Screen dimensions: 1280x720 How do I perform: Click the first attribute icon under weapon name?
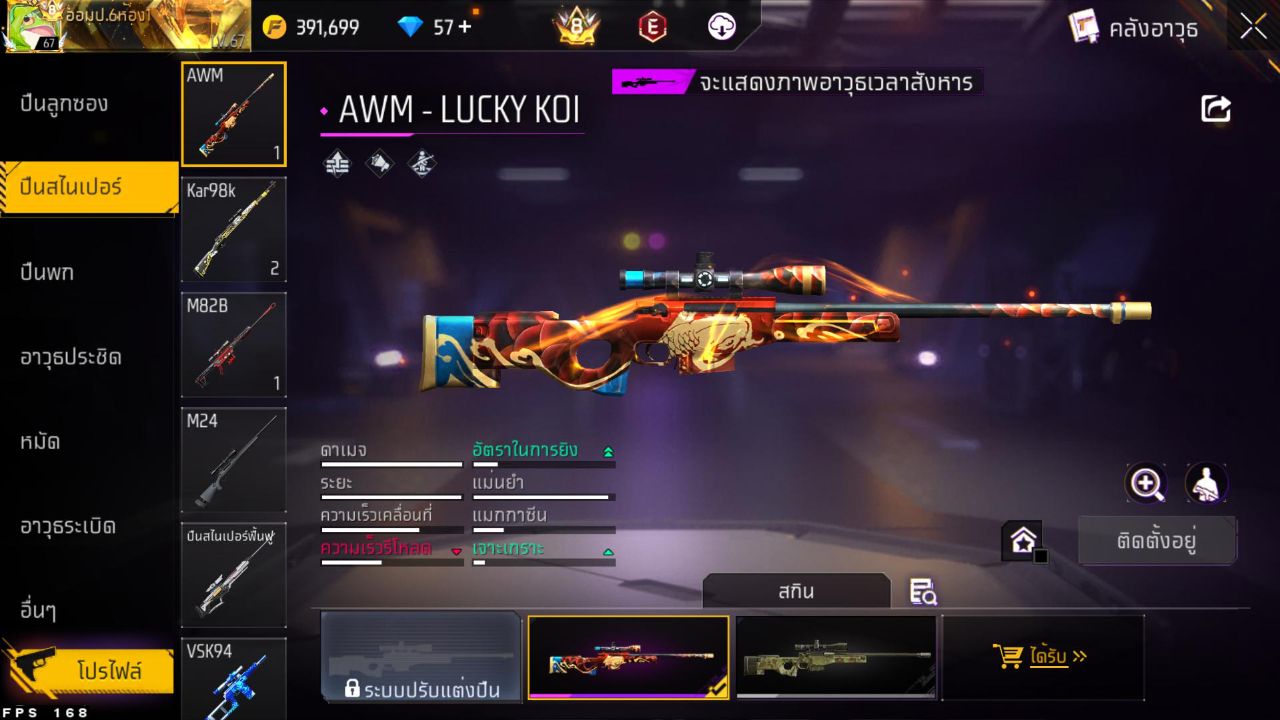click(x=337, y=164)
